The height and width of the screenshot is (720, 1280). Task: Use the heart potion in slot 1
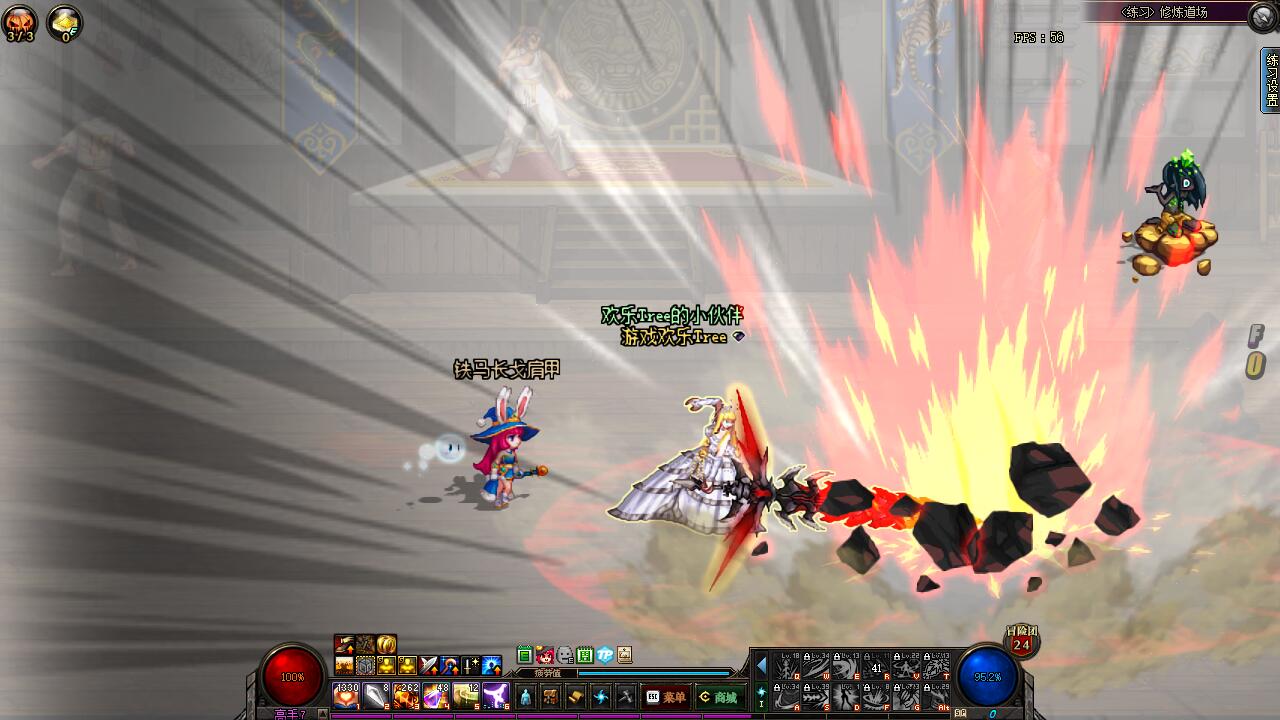(346, 695)
